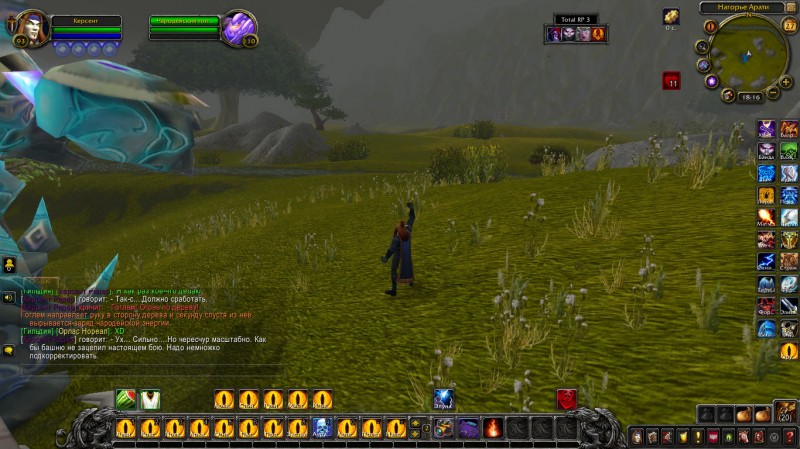Open the main backpack bag slot
Screen dimensions: 800x449
[x=785, y=413]
